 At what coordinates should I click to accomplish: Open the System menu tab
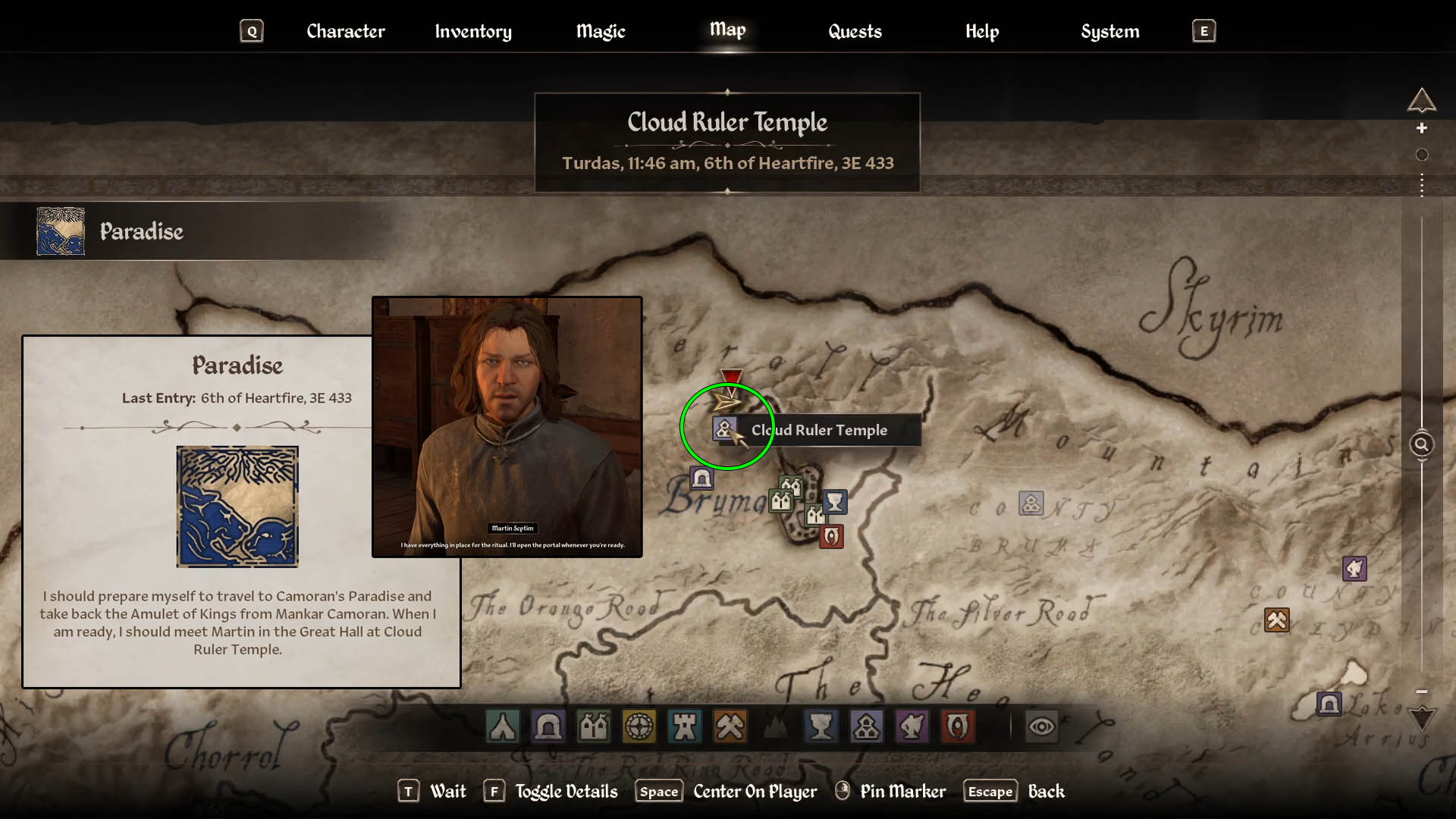point(1109,31)
